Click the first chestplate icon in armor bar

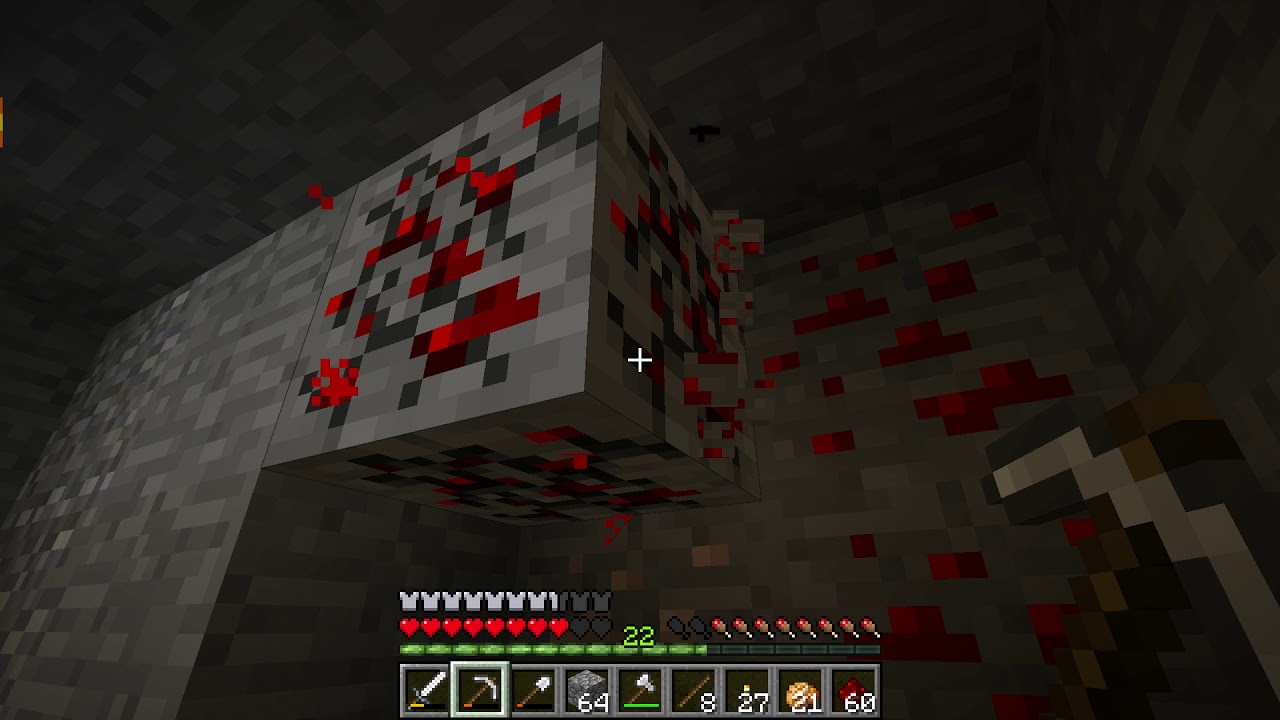pos(408,600)
